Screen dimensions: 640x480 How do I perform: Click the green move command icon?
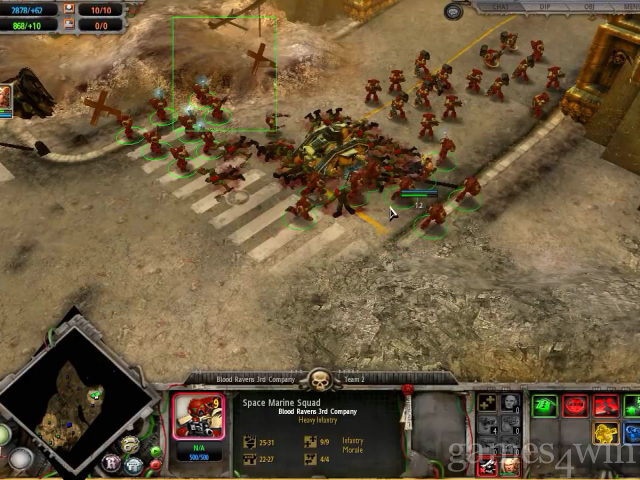pyautogui.click(x=545, y=405)
